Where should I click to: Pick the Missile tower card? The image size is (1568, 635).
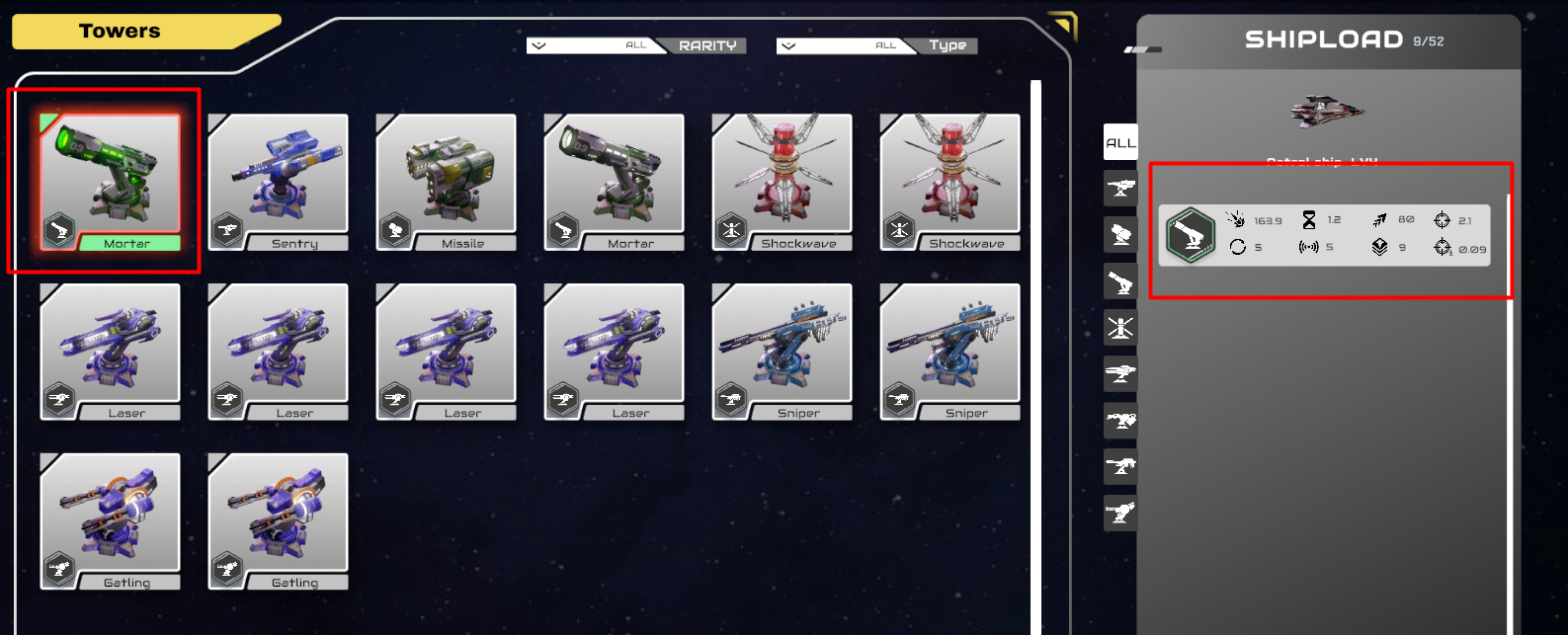click(446, 180)
